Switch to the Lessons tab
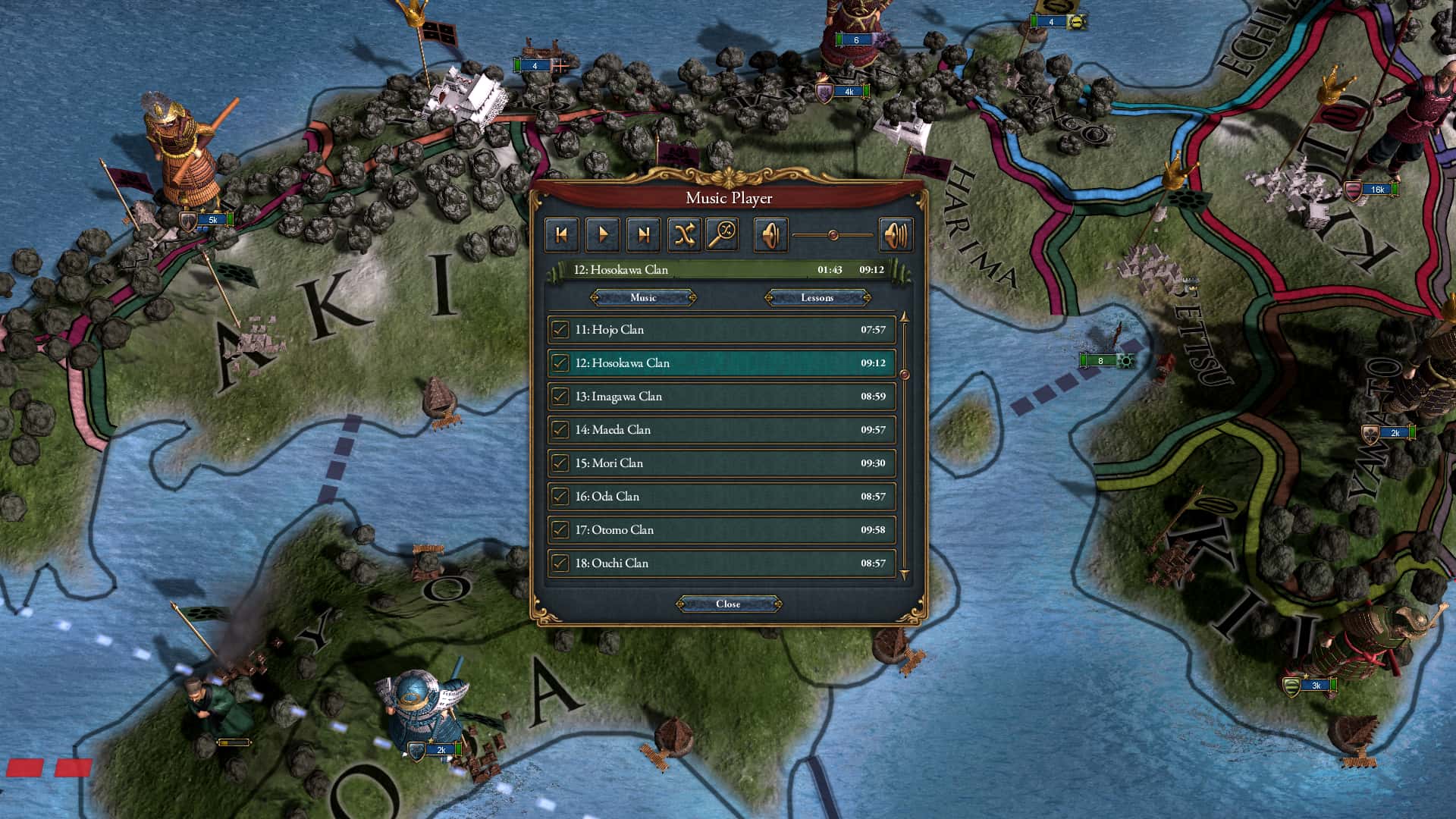 tap(817, 297)
